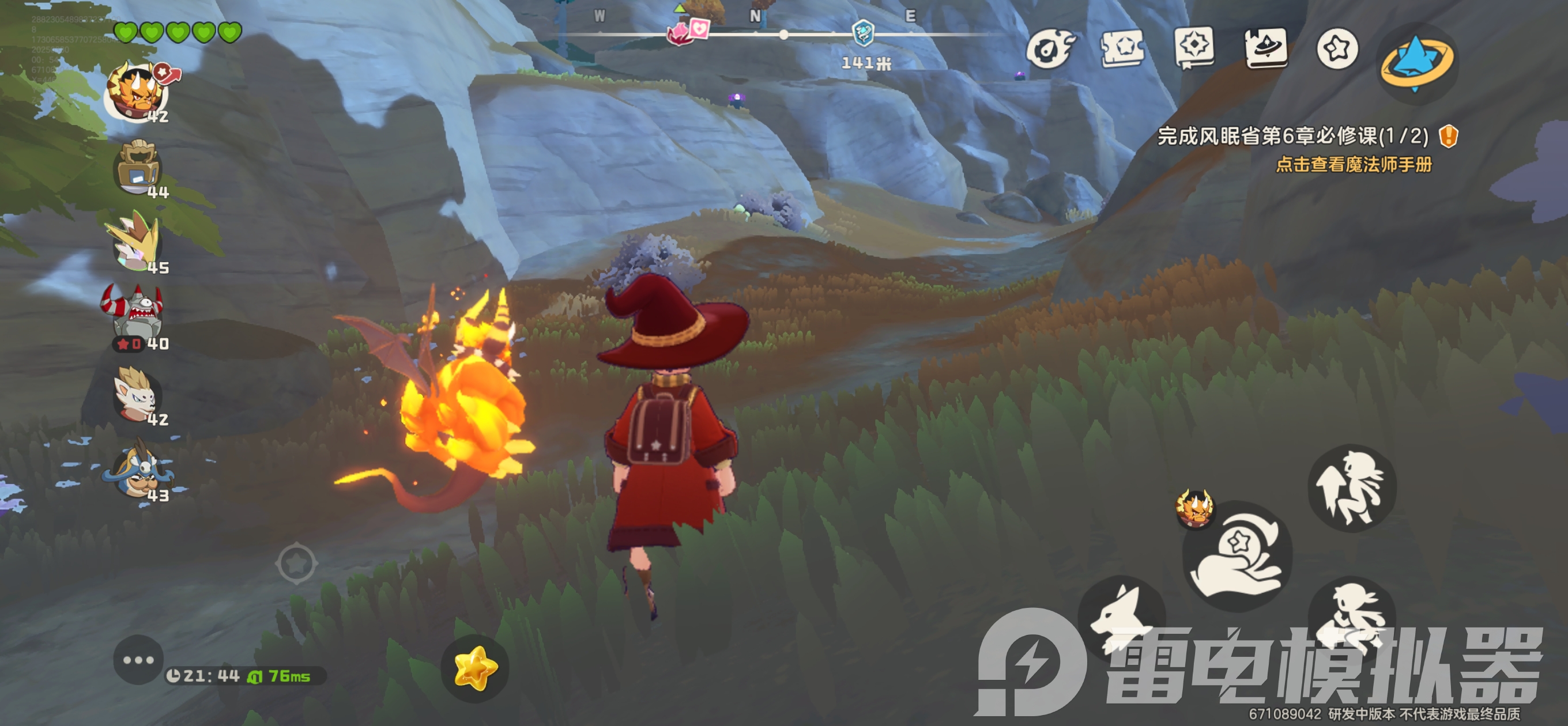This screenshot has width=1568, height=726.
Task: Open the chapter 6 required course quest tracker
Action: (x=1292, y=136)
